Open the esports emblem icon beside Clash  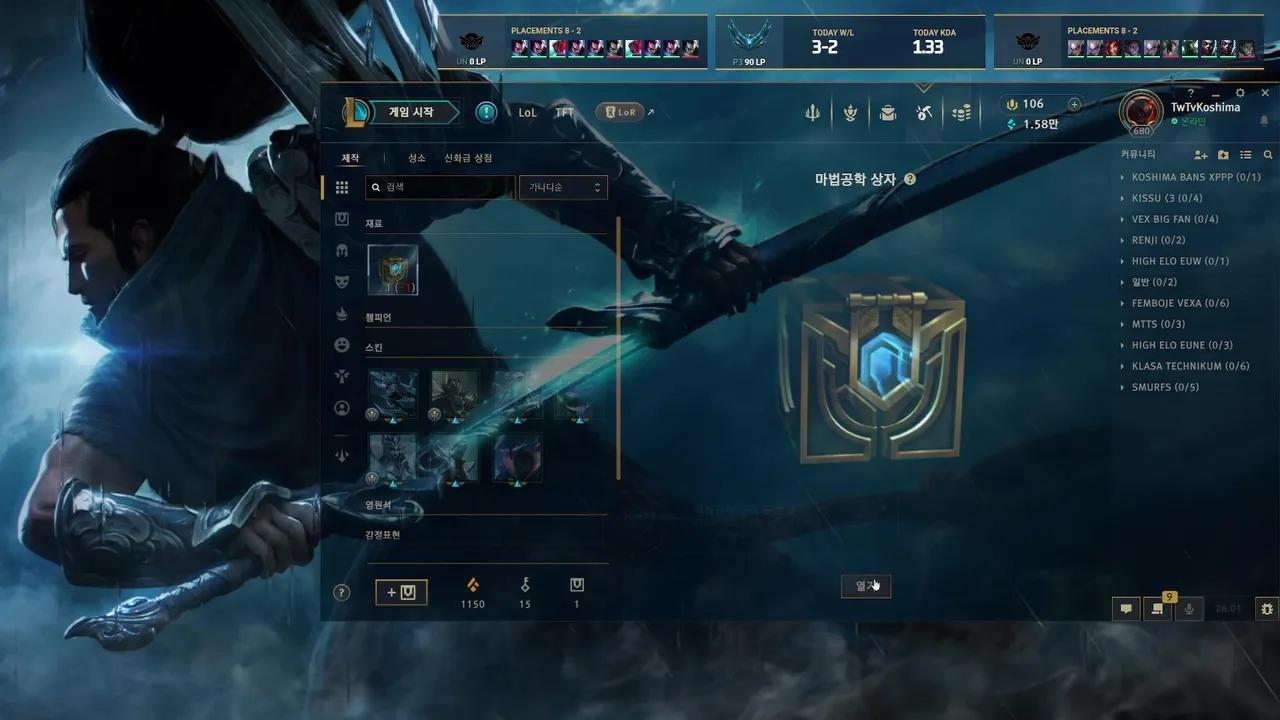point(849,113)
